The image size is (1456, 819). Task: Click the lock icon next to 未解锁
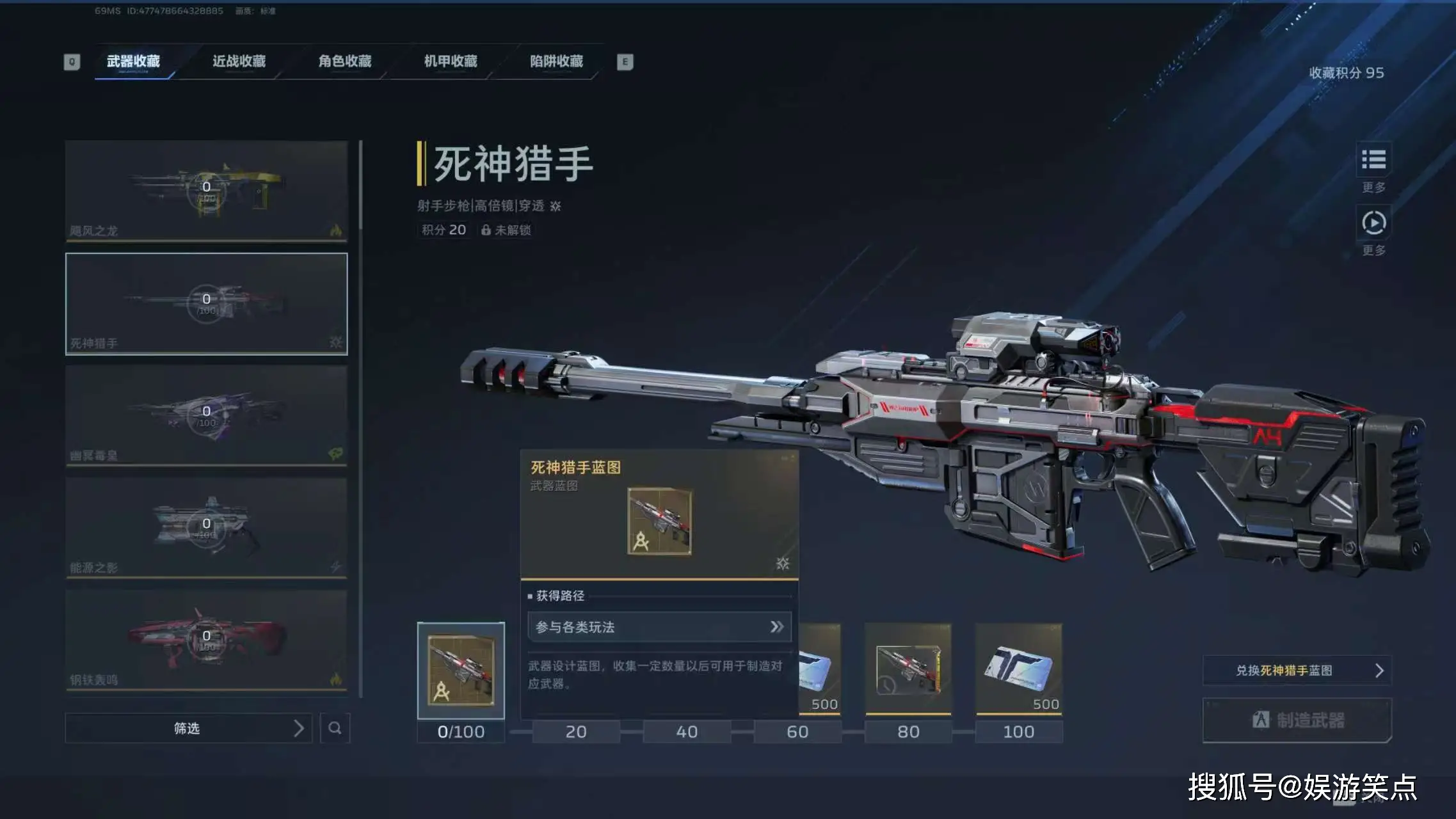[x=485, y=230]
